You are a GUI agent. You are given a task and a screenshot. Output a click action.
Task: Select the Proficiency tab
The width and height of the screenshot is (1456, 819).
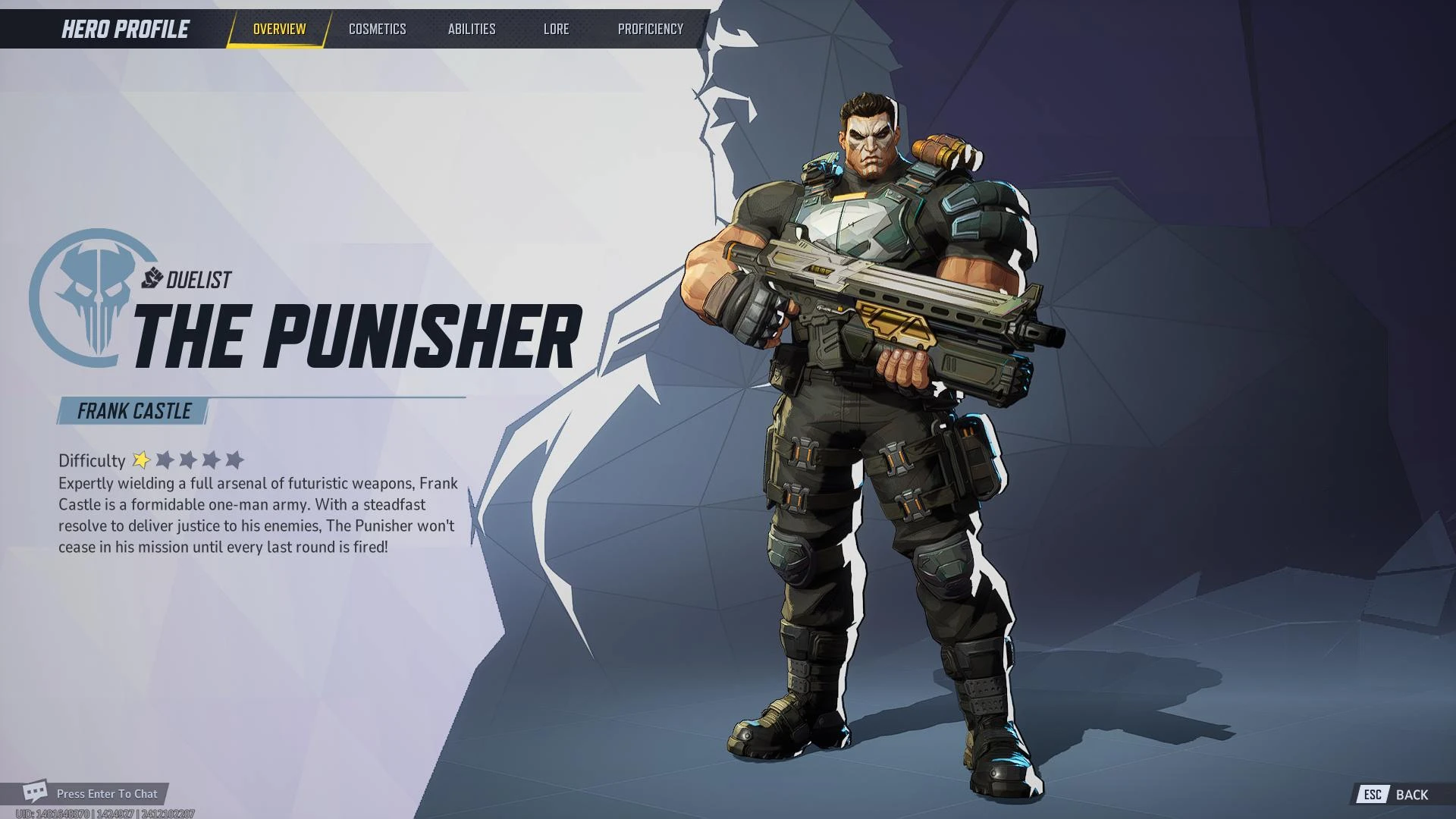pyautogui.click(x=650, y=29)
